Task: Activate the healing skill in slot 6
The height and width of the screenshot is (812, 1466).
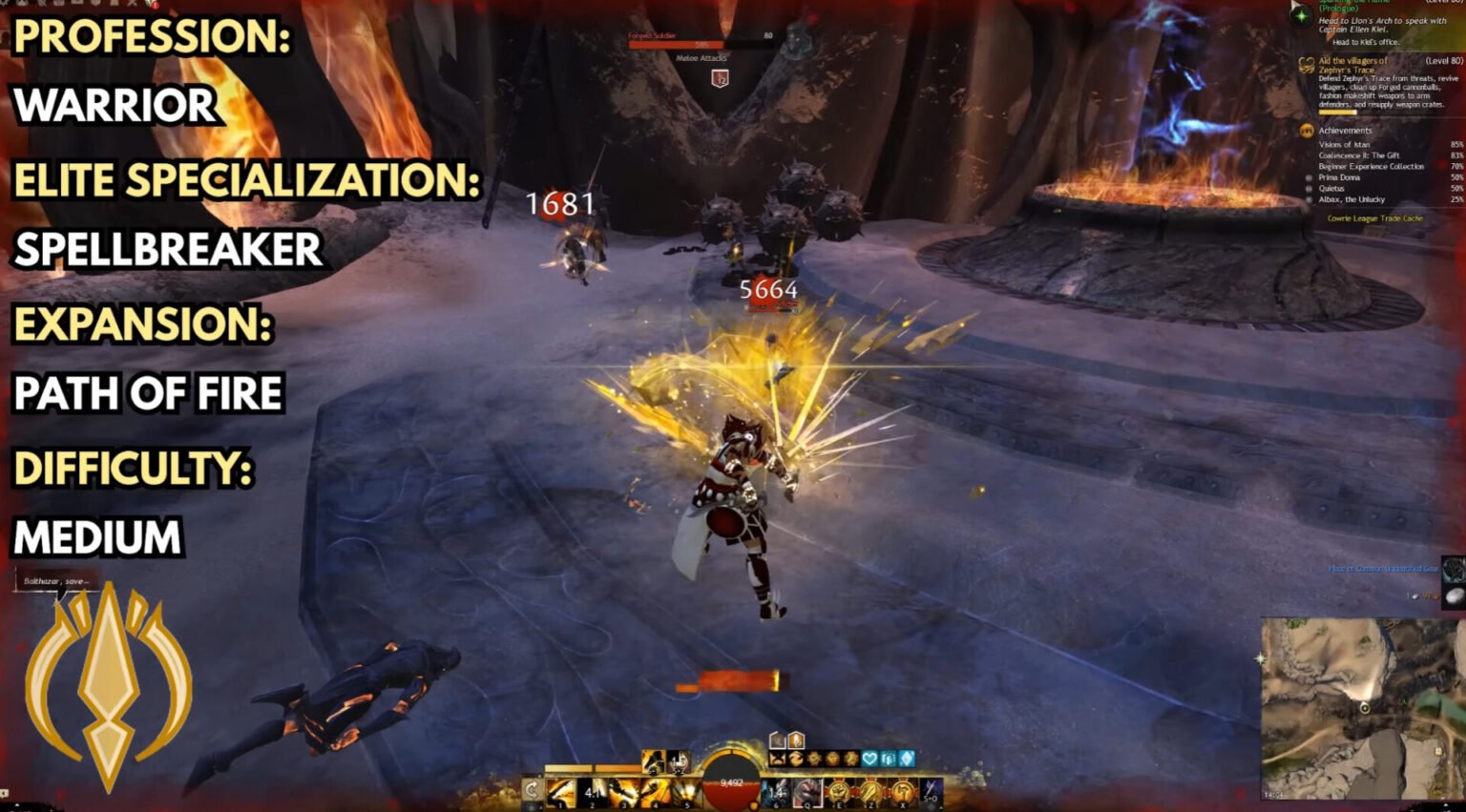Action: pyautogui.click(x=776, y=792)
